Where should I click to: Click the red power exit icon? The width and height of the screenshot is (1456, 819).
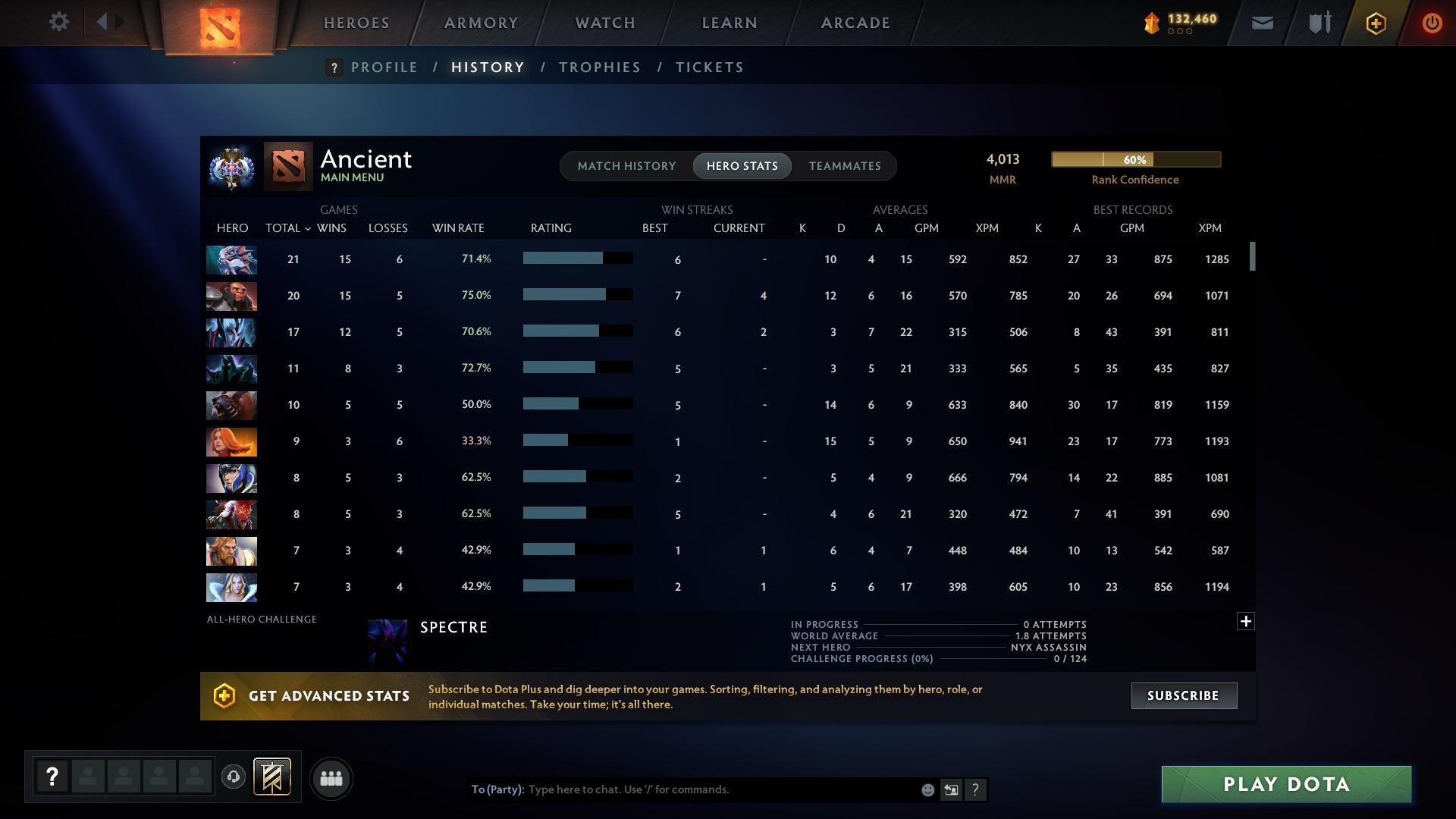[1432, 23]
